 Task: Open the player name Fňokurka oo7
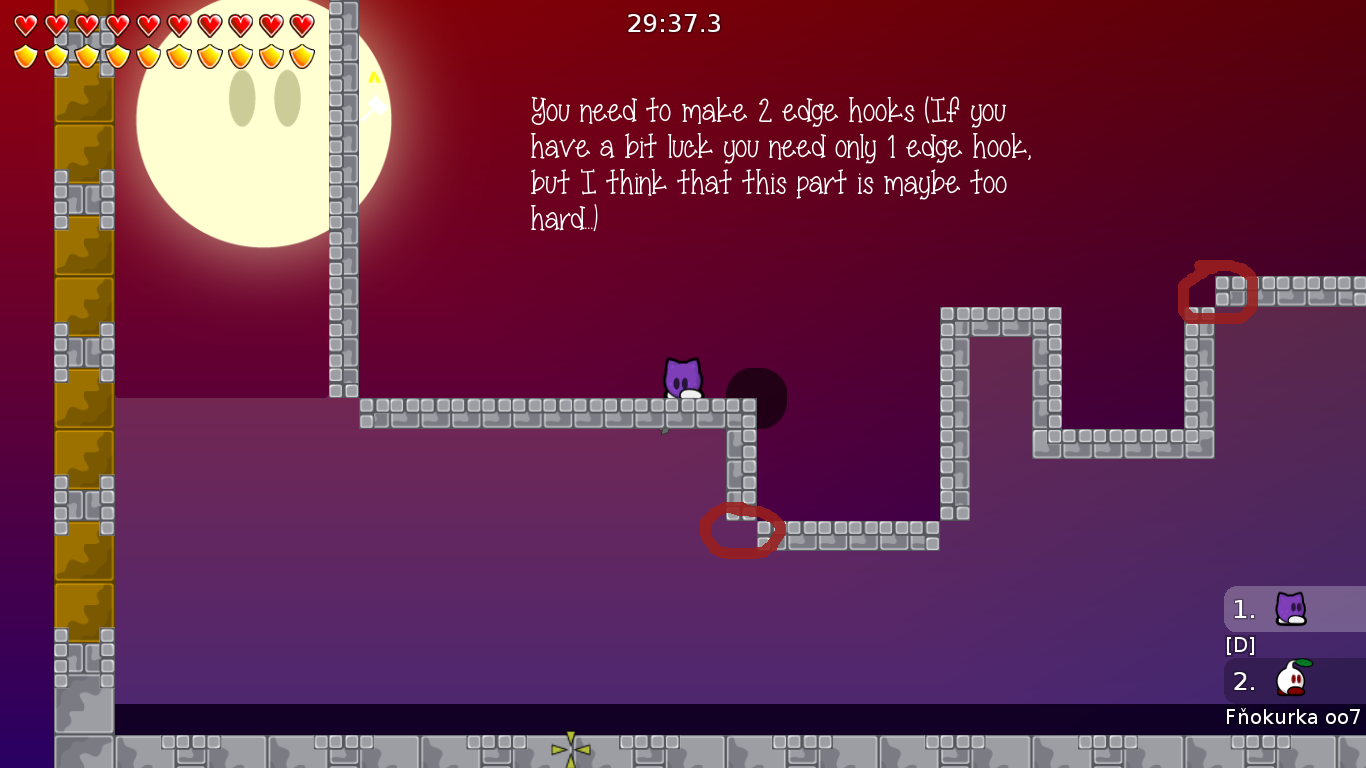(x=1292, y=714)
